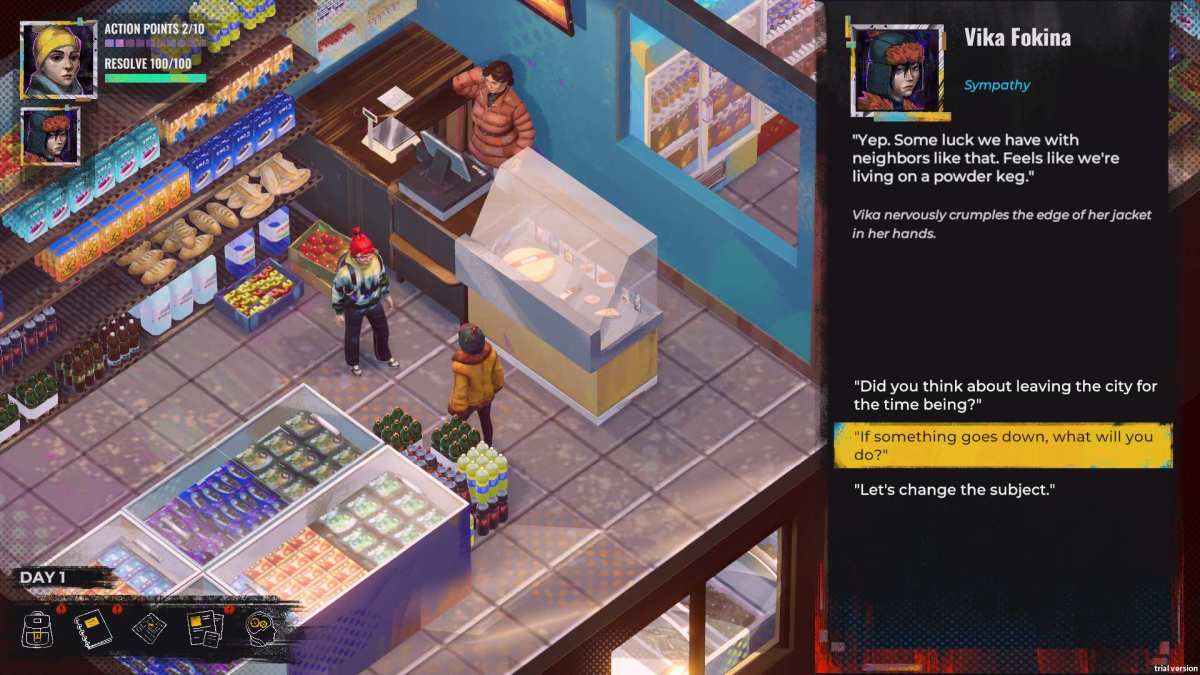Open the head-with-gears thoughts icon
The width and height of the screenshot is (1200, 675).
pyautogui.click(x=261, y=628)
